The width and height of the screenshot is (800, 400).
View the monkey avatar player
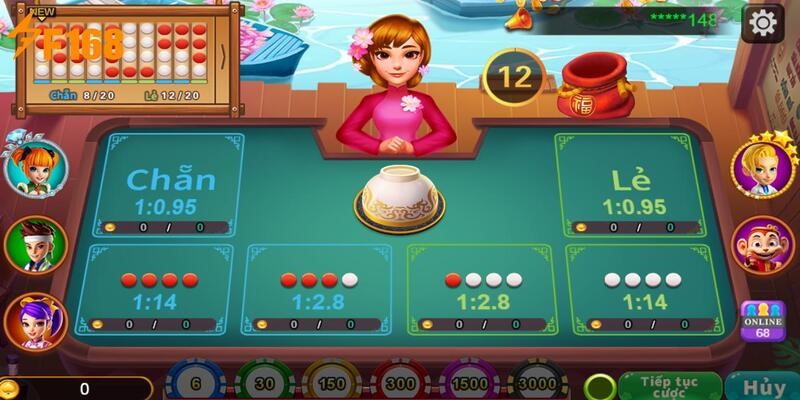(x=762, y=245)
